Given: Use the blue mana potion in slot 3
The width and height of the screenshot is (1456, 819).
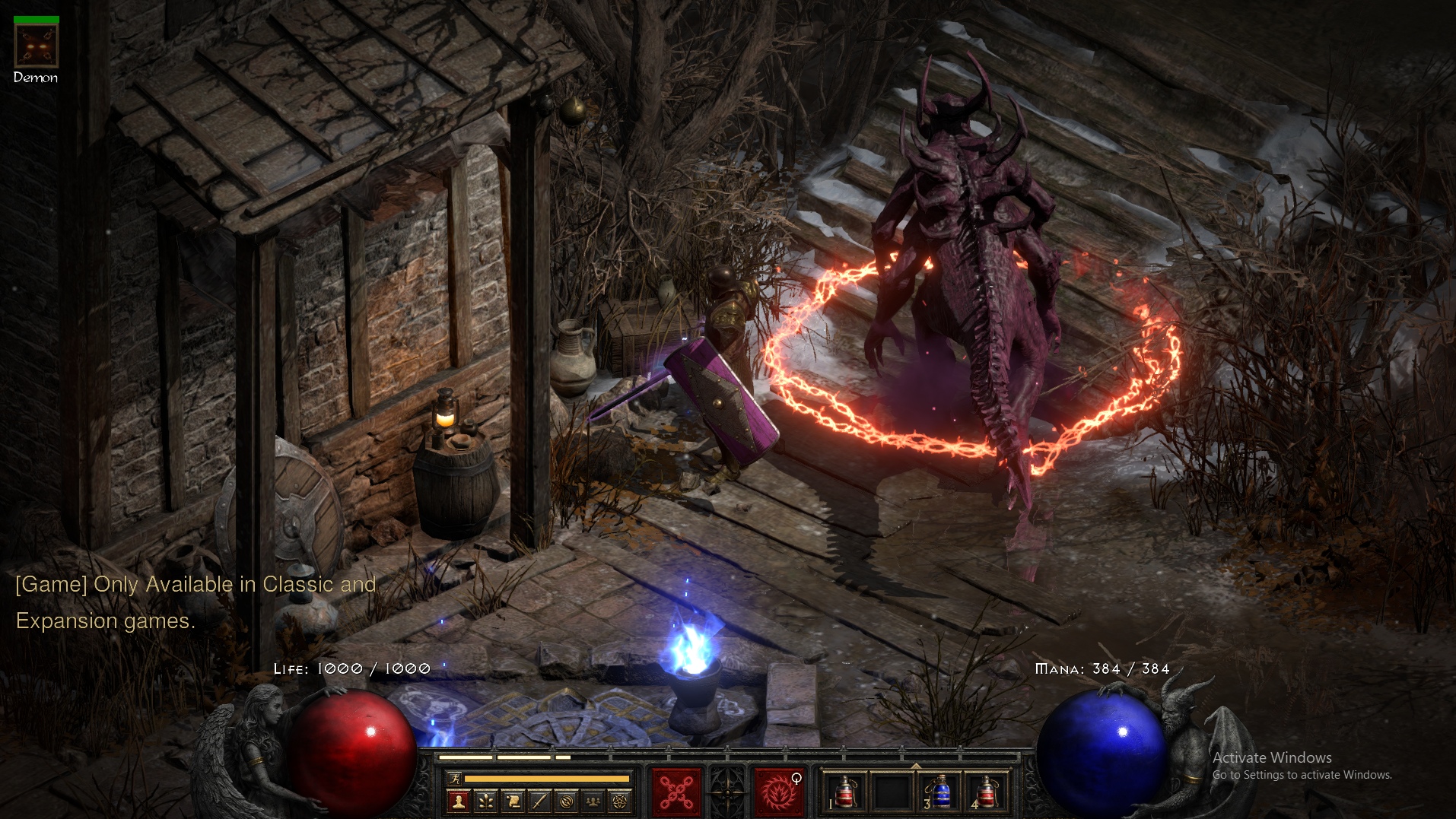Looking at the screenshot, I should pyautogui.click(x=940, y=792).
